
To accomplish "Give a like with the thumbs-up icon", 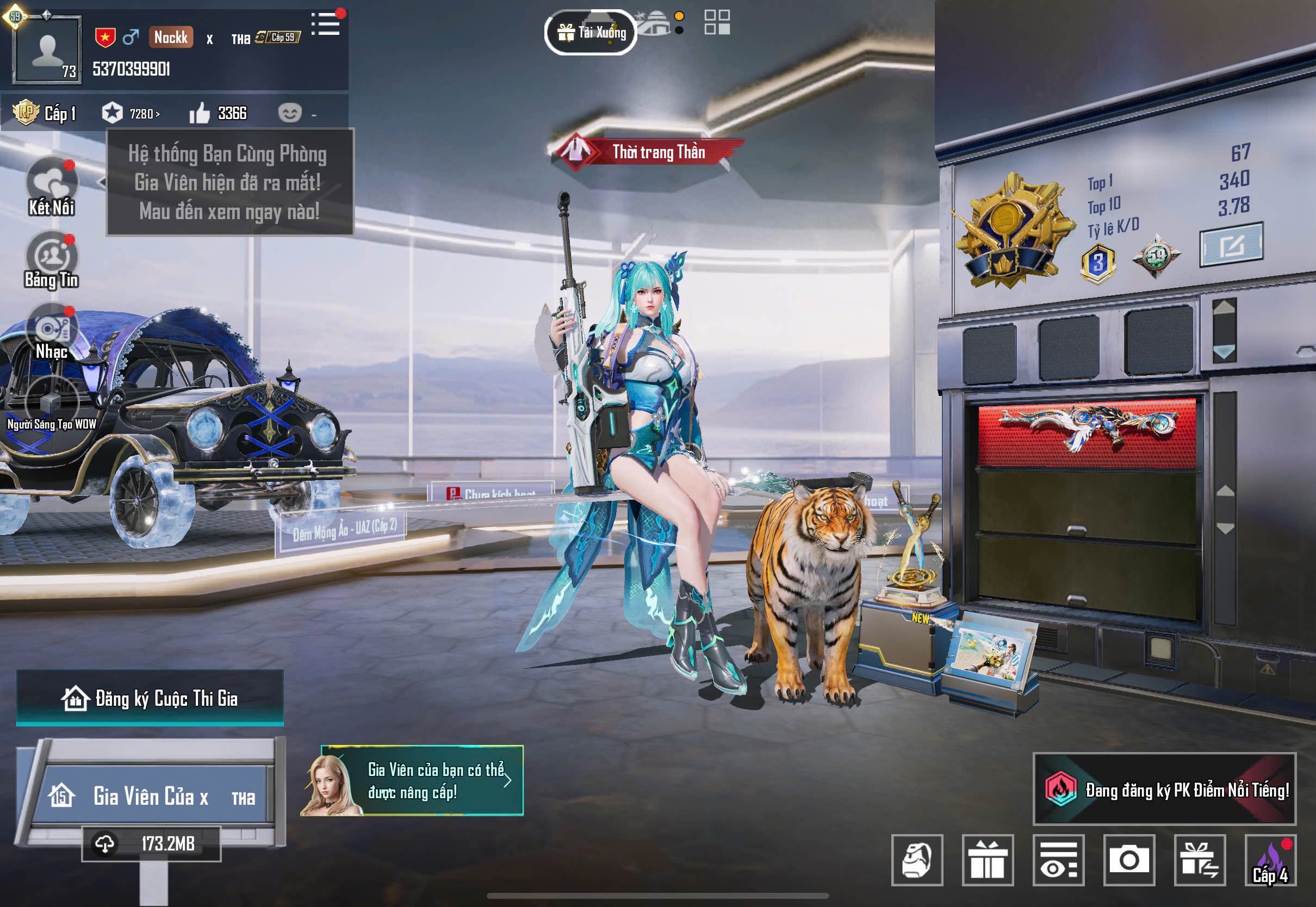I will 200,114.
